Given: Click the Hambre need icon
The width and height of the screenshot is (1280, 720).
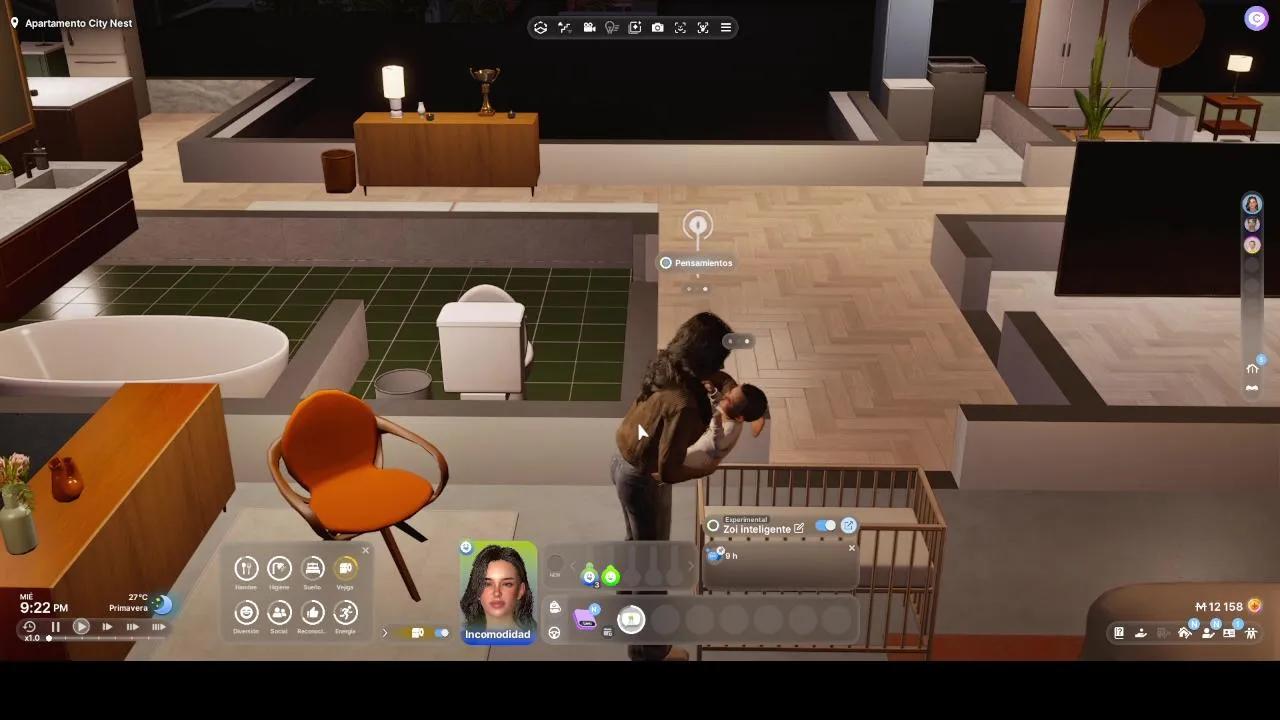Looking at the screenshot, I should point(246,570).
